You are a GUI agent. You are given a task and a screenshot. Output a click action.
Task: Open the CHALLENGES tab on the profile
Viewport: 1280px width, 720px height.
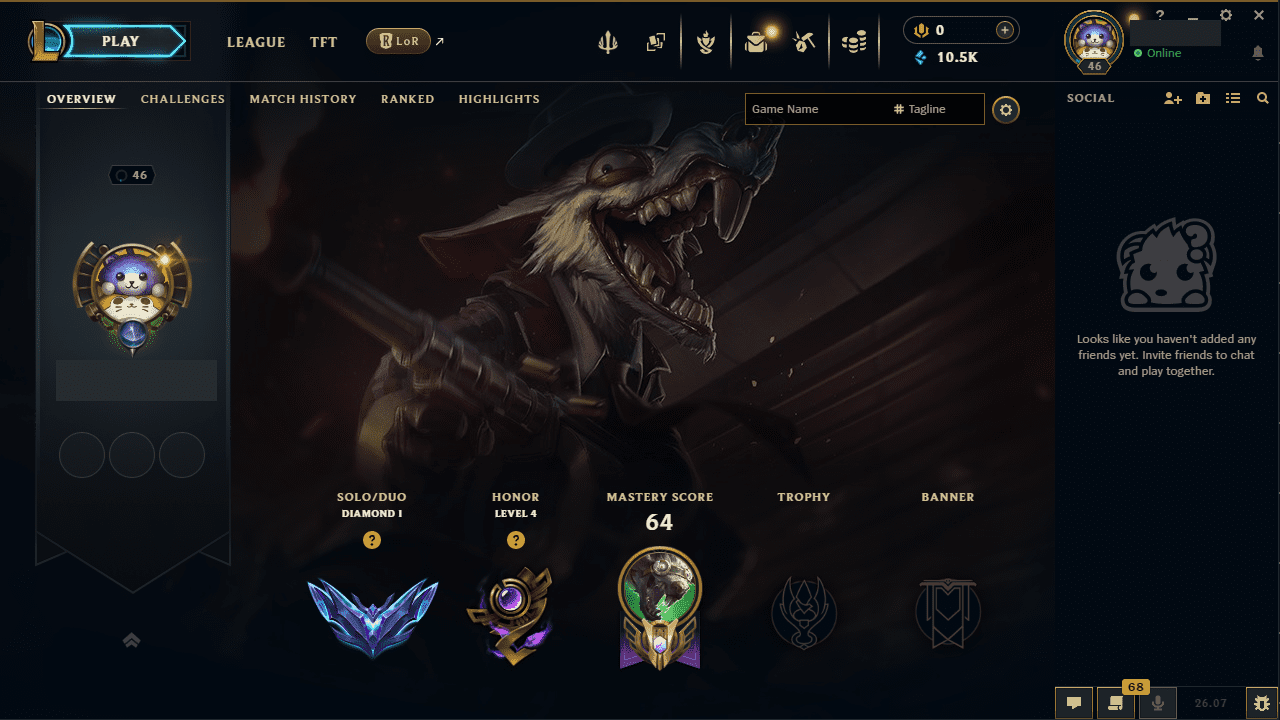coord(183,99)
